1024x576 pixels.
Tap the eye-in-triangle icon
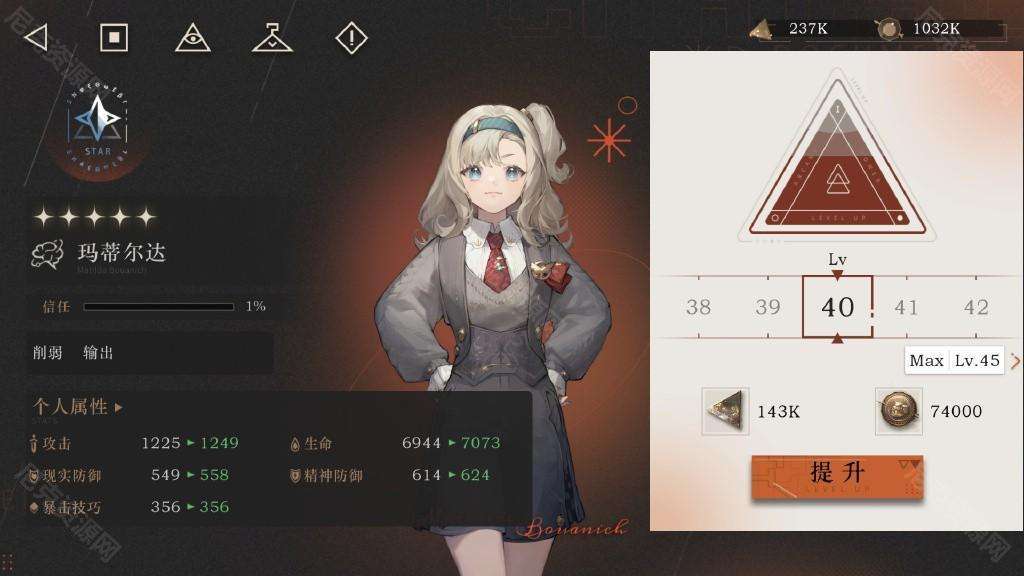pos(192,38)
